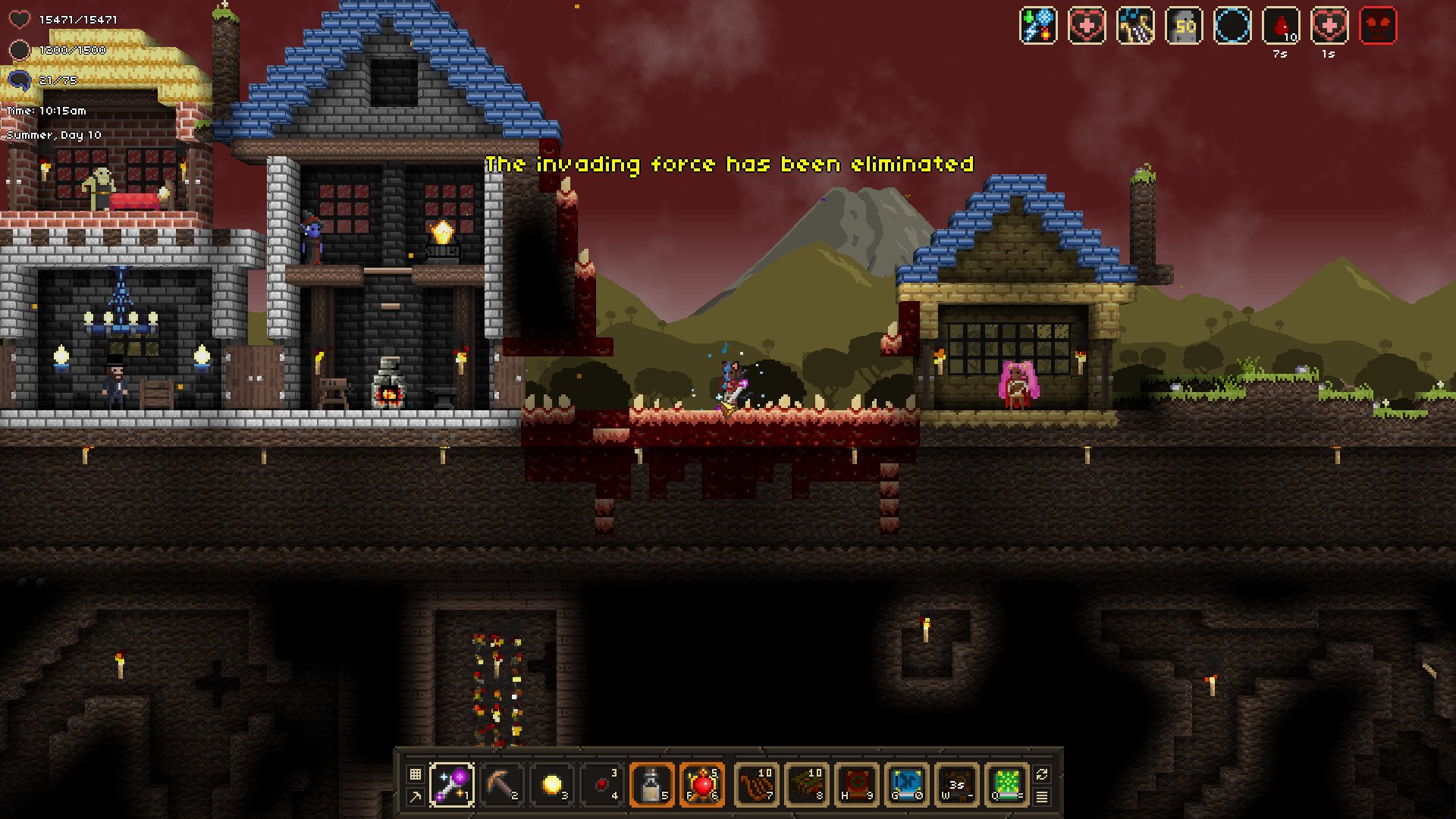
Task: Expand the blue circle buff indicator
Action: tap(1234, 27)
